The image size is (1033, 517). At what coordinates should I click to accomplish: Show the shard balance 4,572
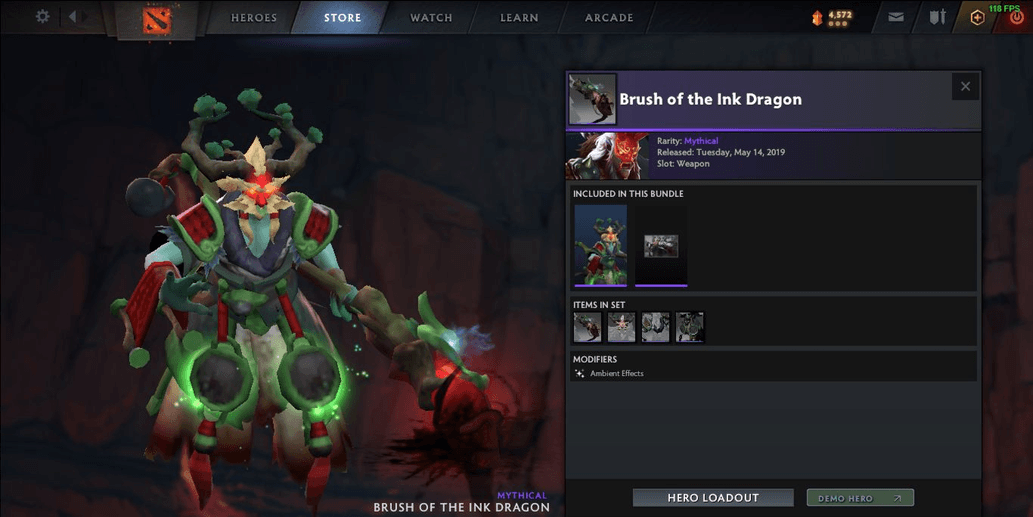point(832,17)
